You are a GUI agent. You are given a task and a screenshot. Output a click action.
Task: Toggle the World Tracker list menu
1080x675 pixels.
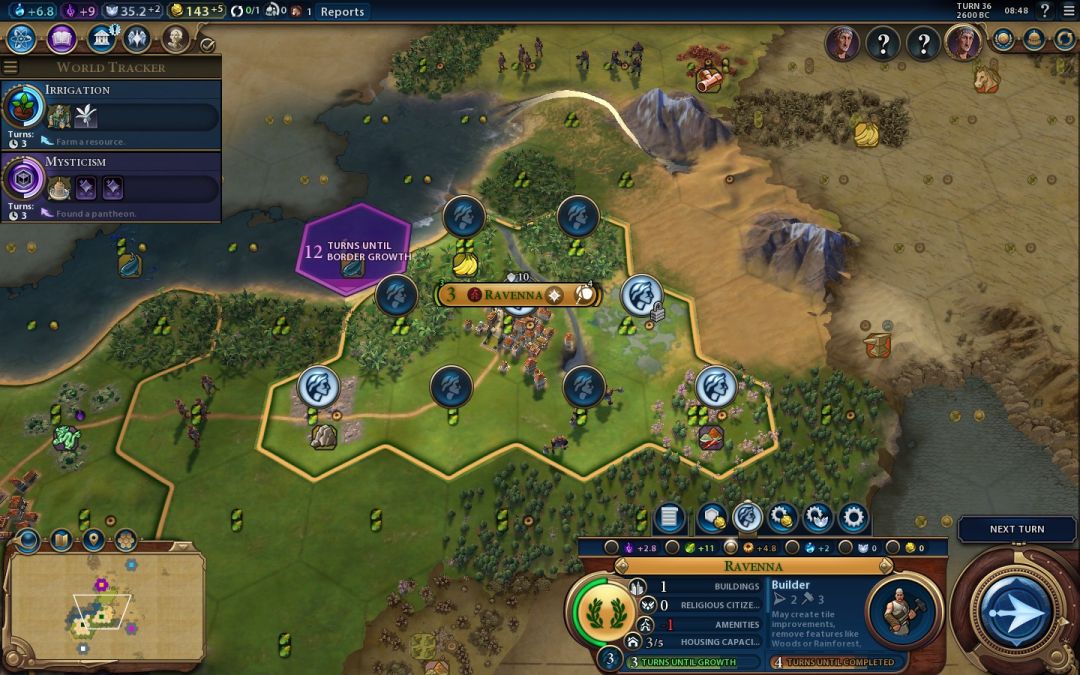[x=11, y=67]
